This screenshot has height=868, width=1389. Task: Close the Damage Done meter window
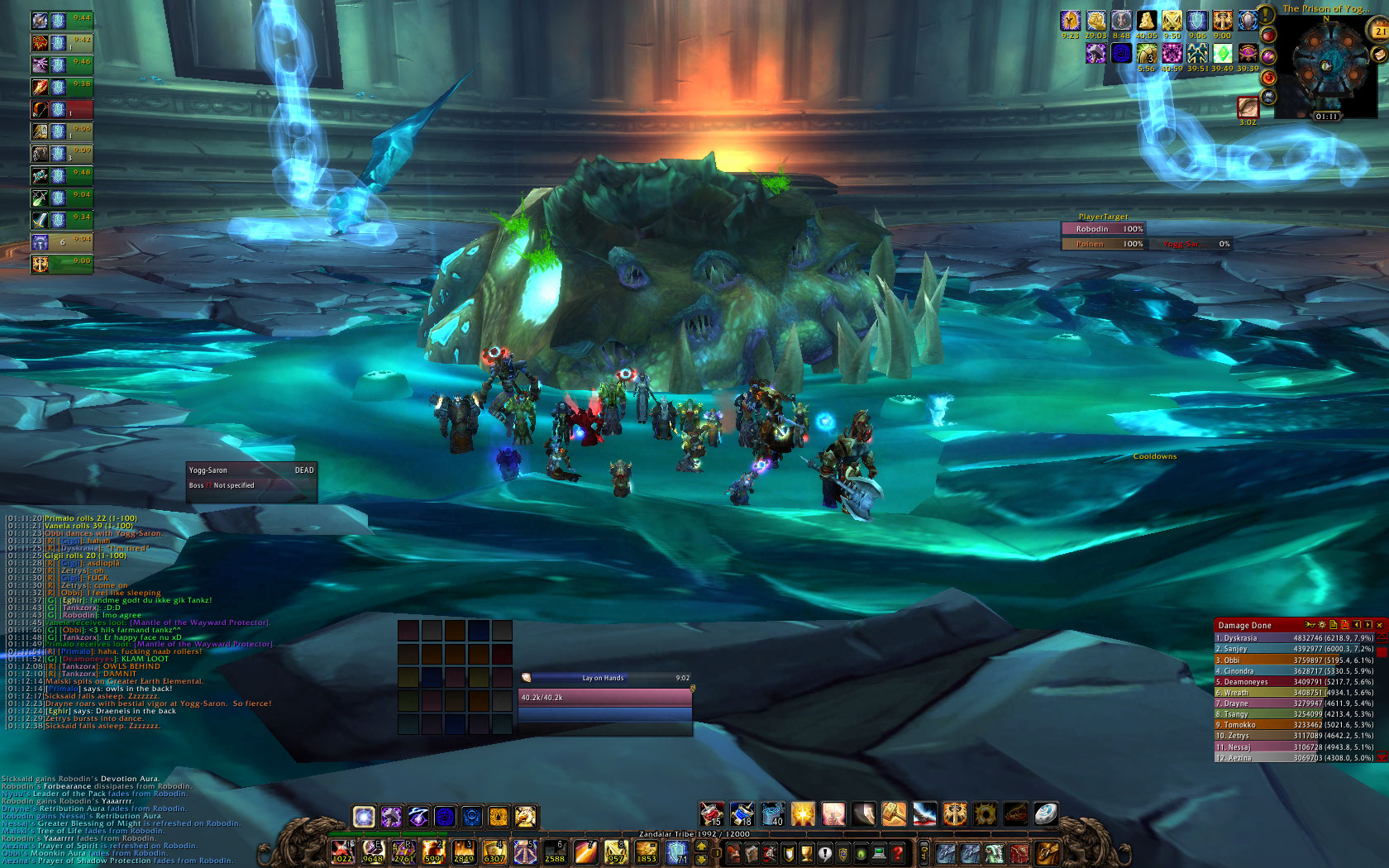click(x=1379, y=625)
